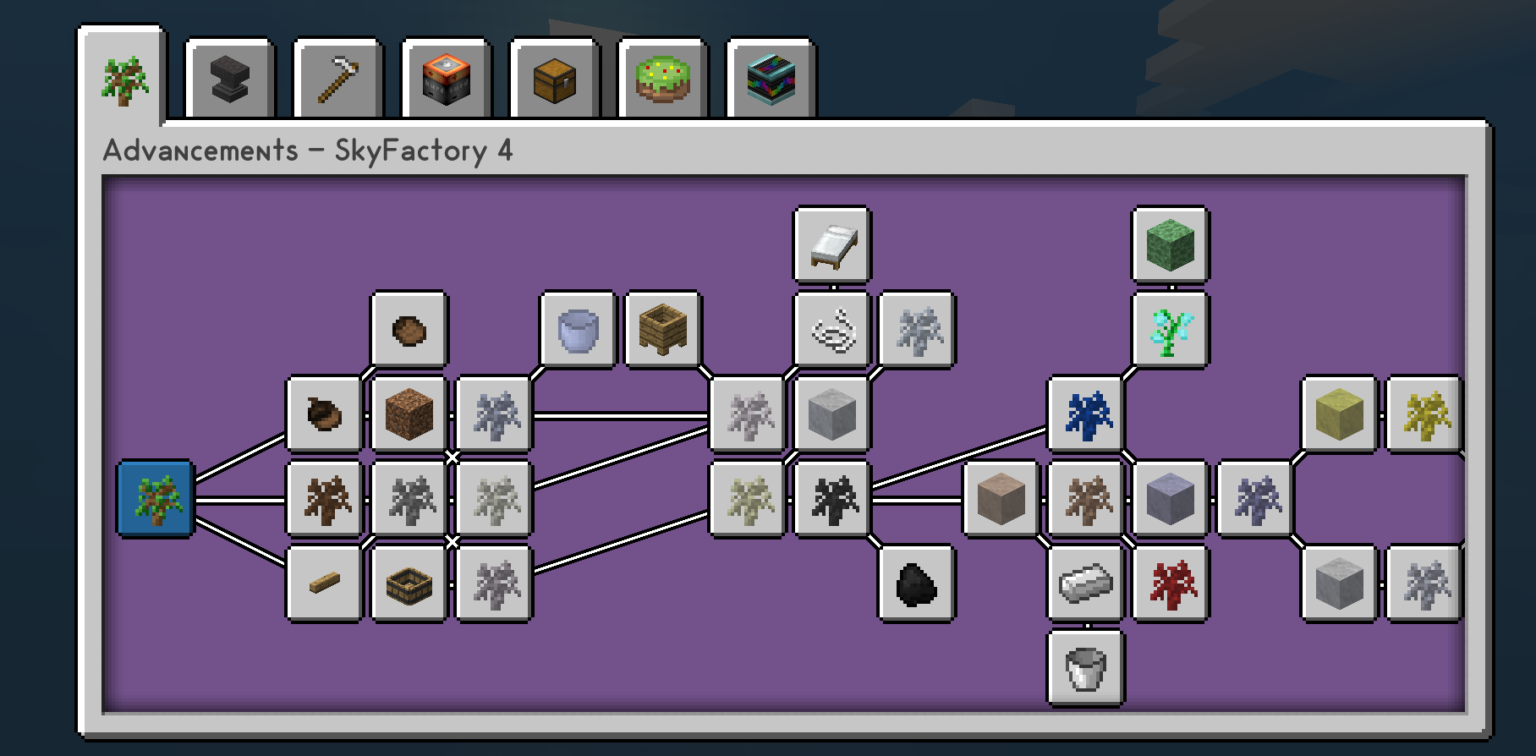Screen dimensions: 1536x756
Task: Open the dirt block advancement
Action: tap(409, 413)
